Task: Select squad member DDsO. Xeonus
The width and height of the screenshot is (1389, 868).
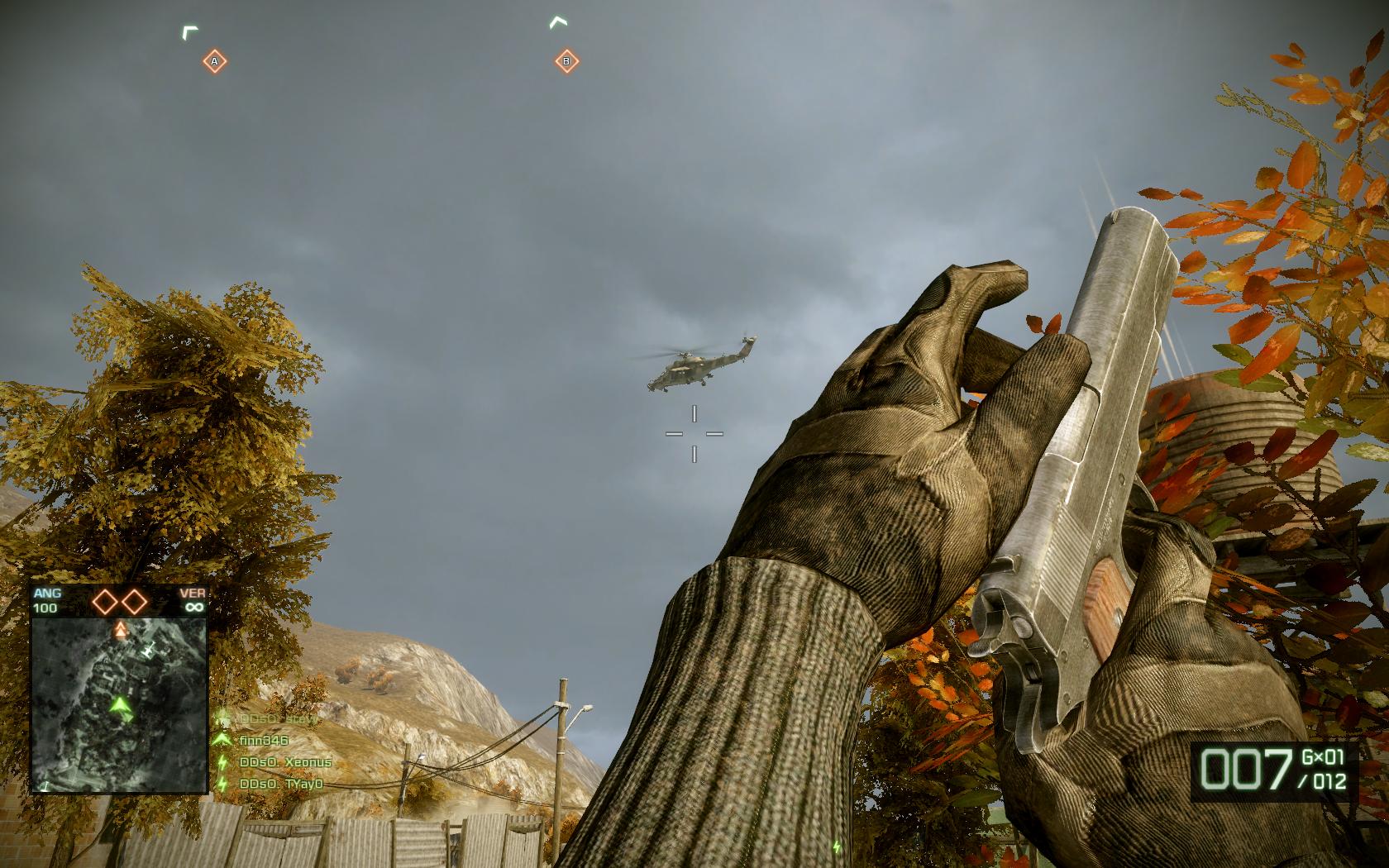Action: point(284,762)
